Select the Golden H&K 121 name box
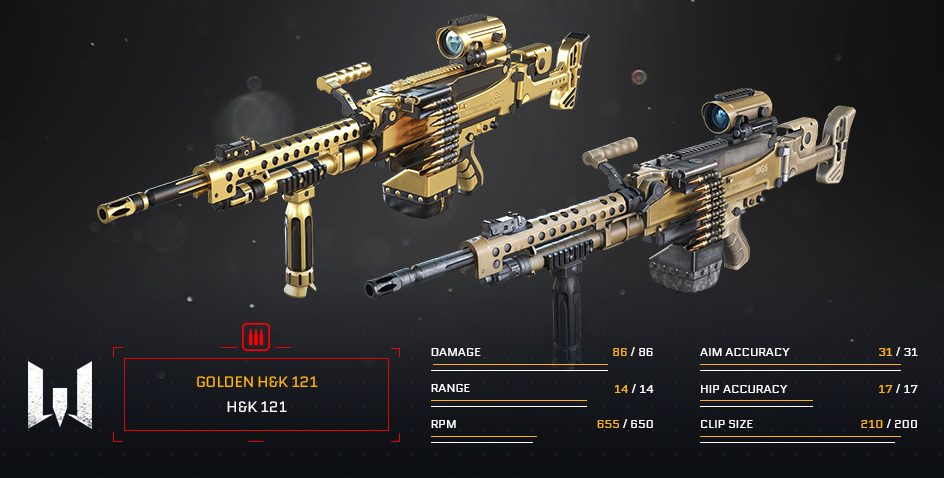 point(256,394)
